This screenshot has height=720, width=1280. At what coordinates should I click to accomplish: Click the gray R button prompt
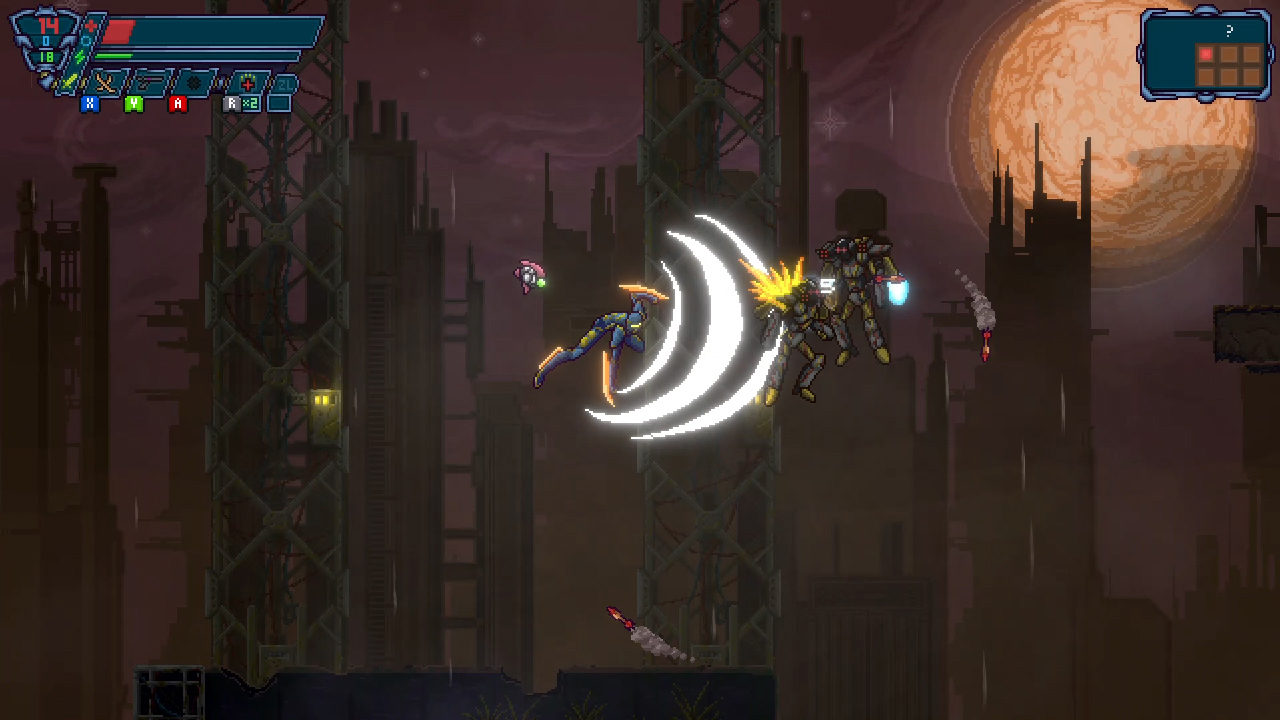(232, 102)
